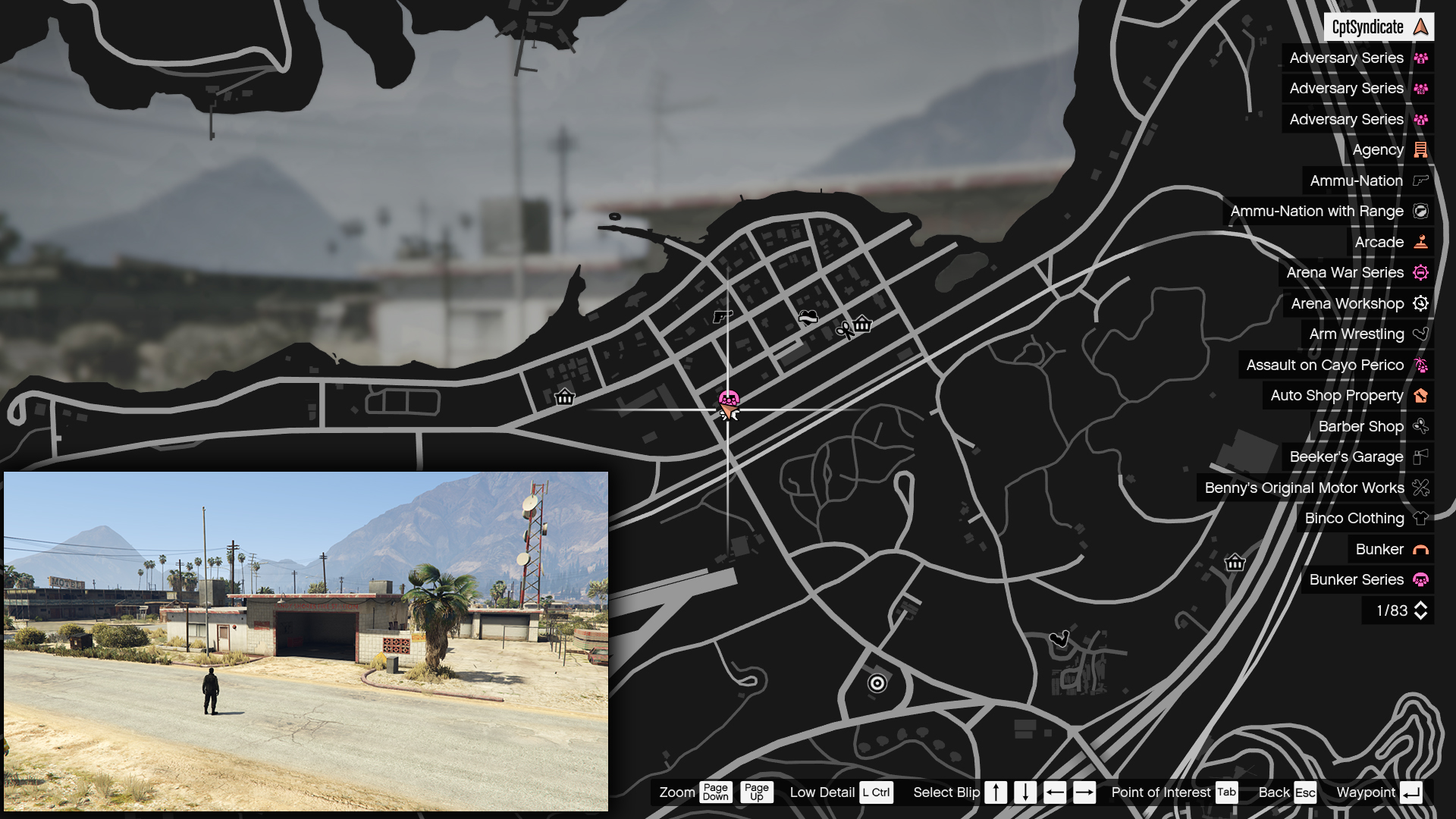Click the Barber Shop scissors icon

tap(1420, 426)
